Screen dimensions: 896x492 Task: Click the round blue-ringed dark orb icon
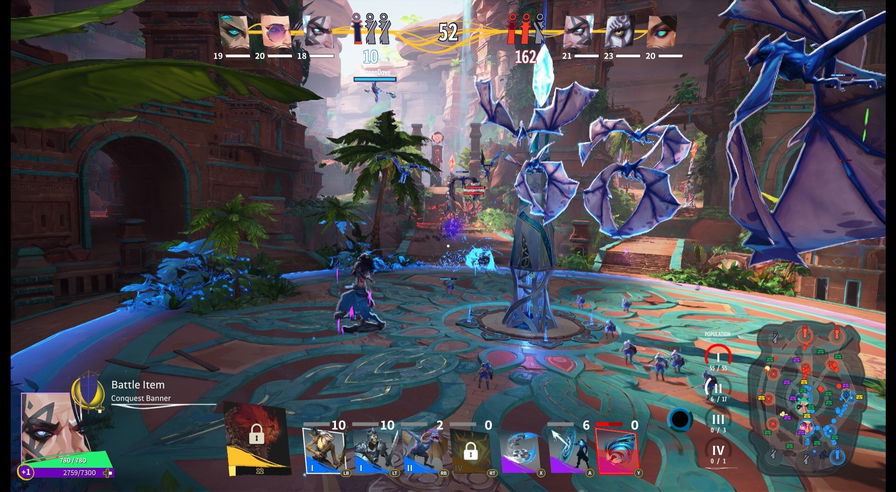[x=680, y=419]
